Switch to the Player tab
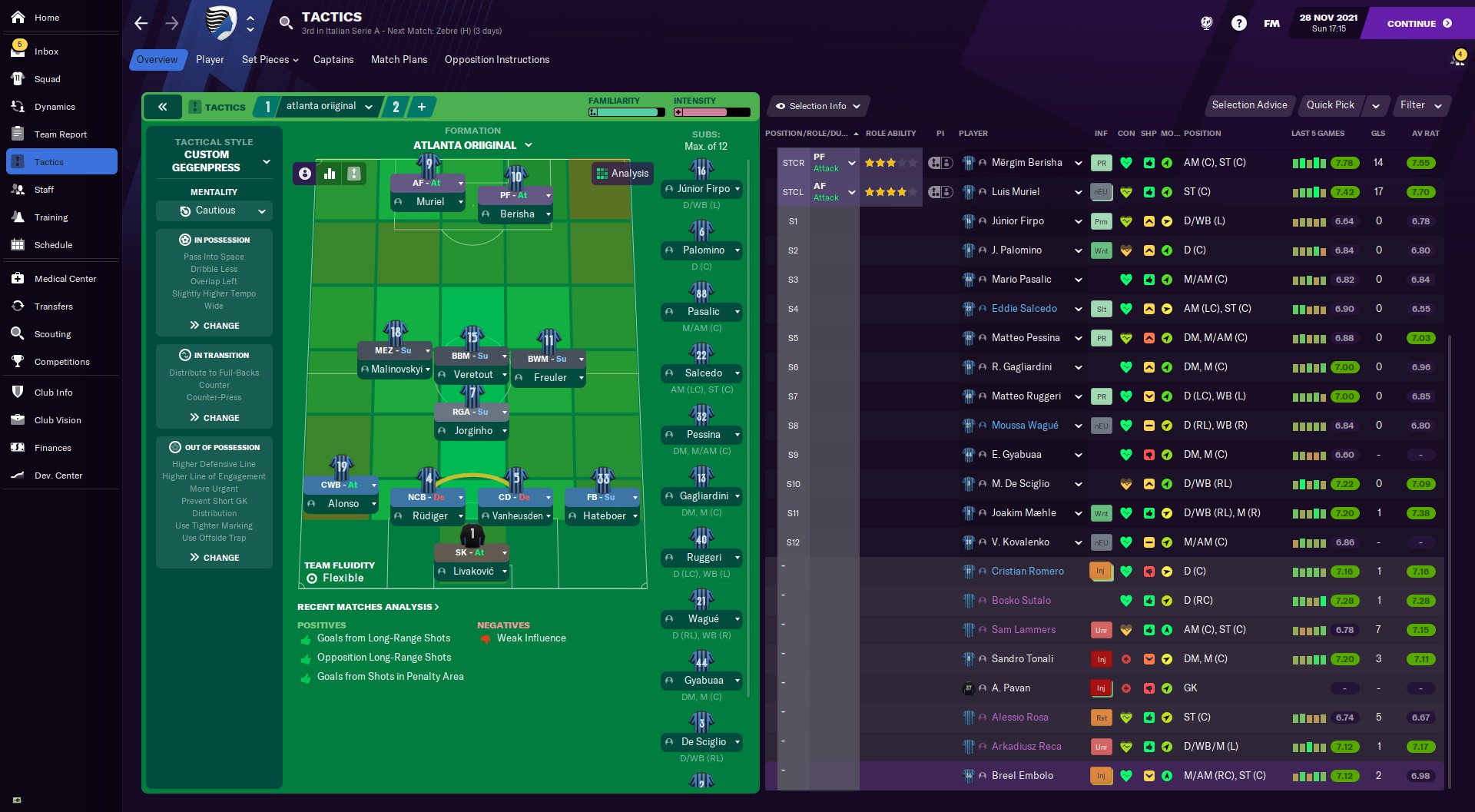This screenshot has height=812, width=1475. coord(210,60)
